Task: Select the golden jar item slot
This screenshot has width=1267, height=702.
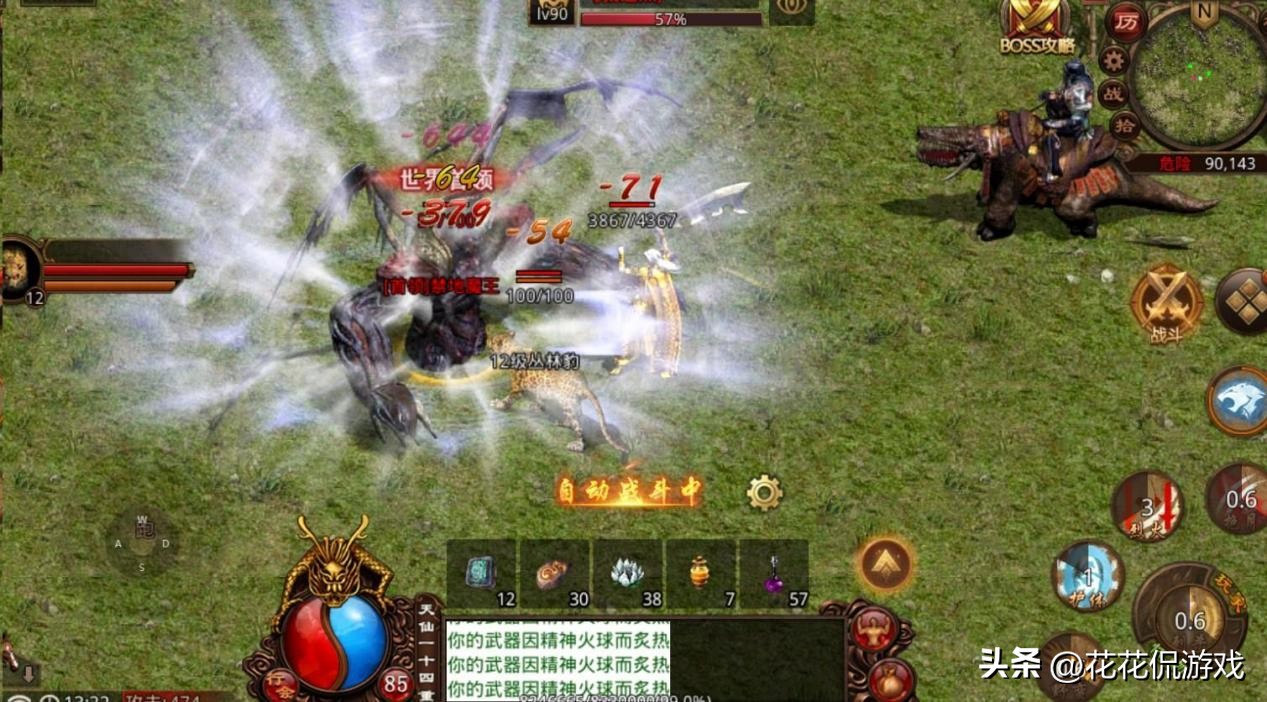Action: [700, 574]
